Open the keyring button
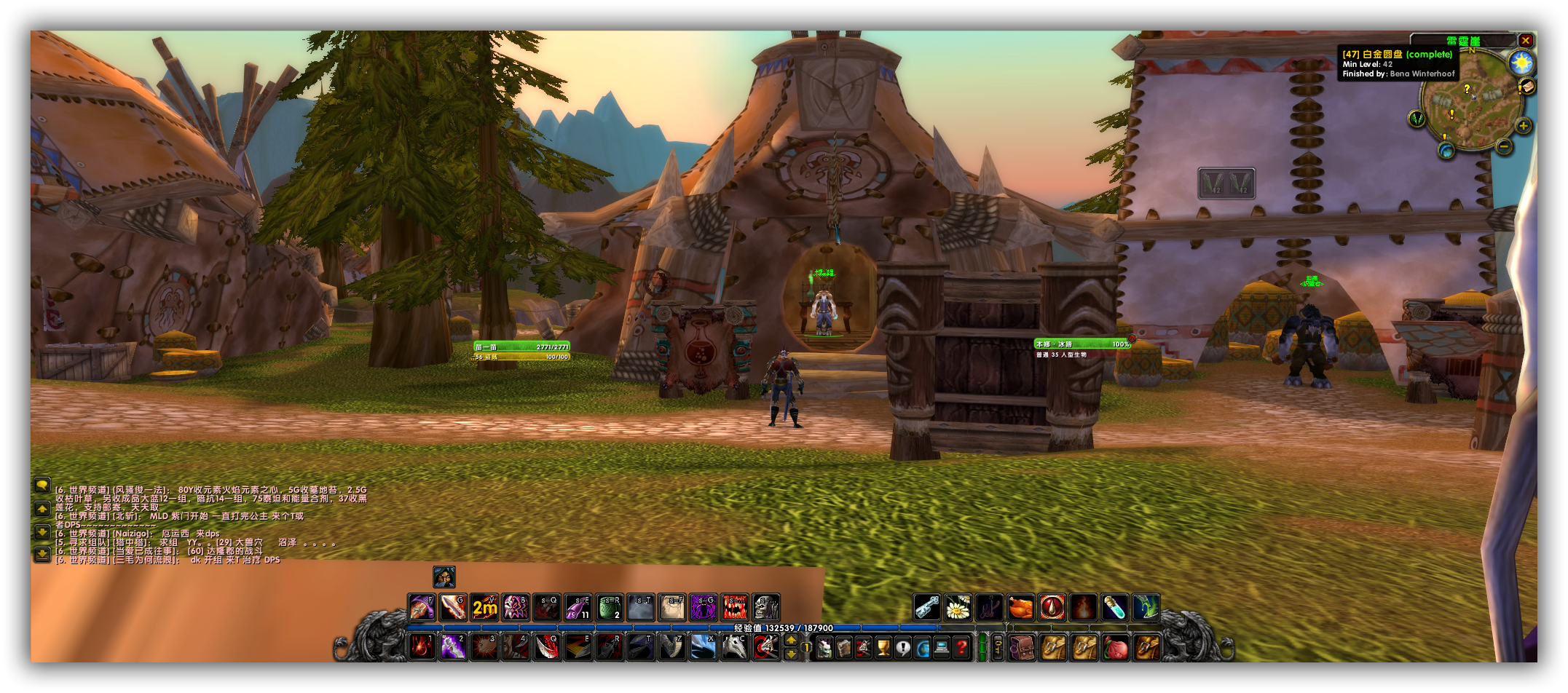The image size is (1568, 693). point(998,646)
